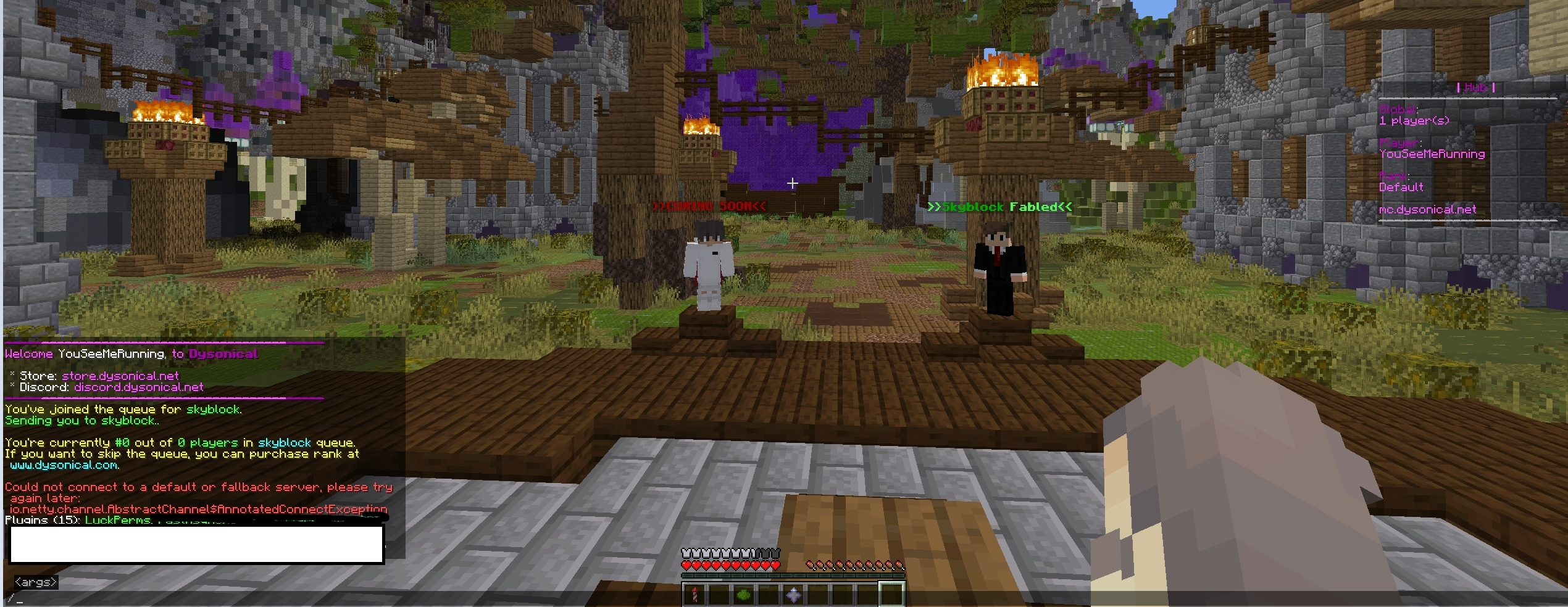The height and width of the screenshot is (607, 1568).
Task: Open the www.dysonical.com link in chat
Action: point(64,465)
